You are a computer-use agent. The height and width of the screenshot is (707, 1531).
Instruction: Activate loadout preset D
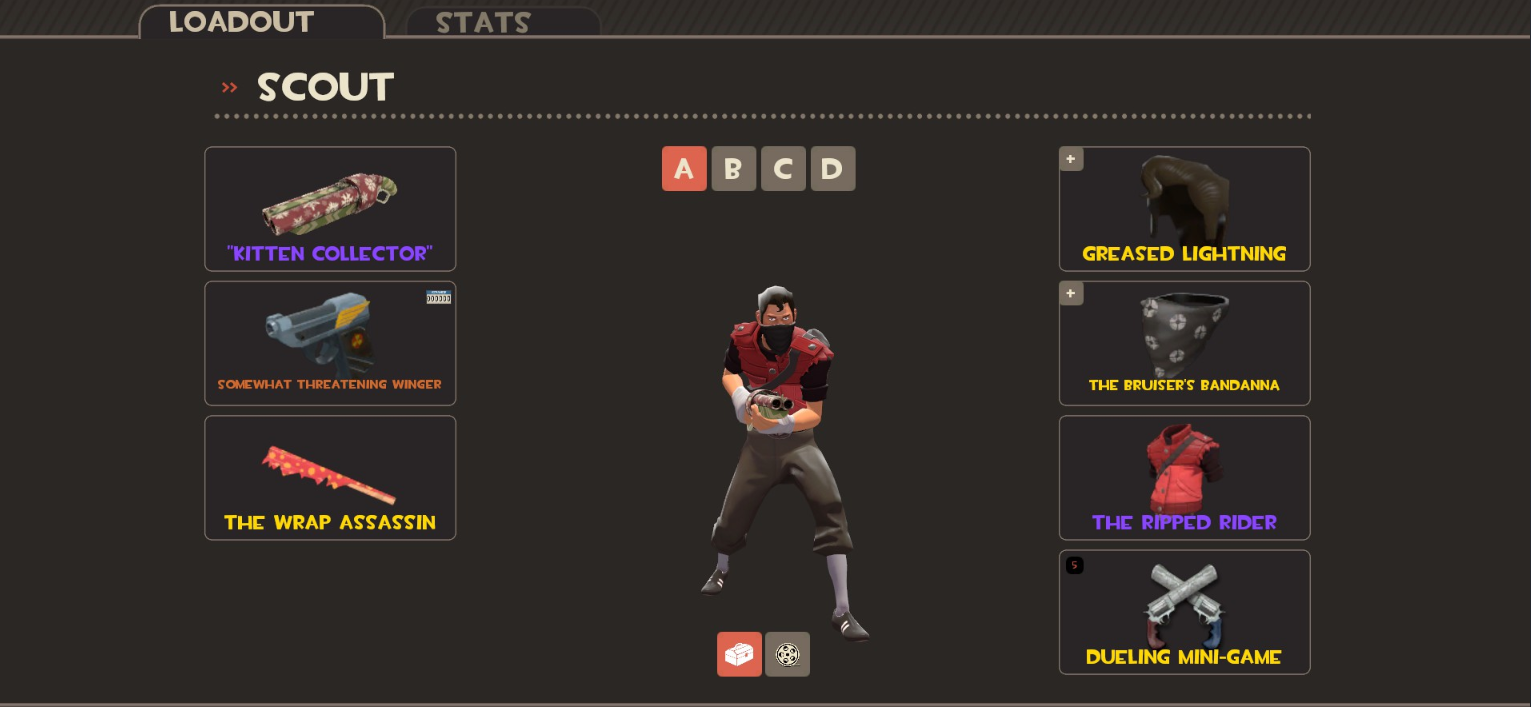click(x=833, y=169)
